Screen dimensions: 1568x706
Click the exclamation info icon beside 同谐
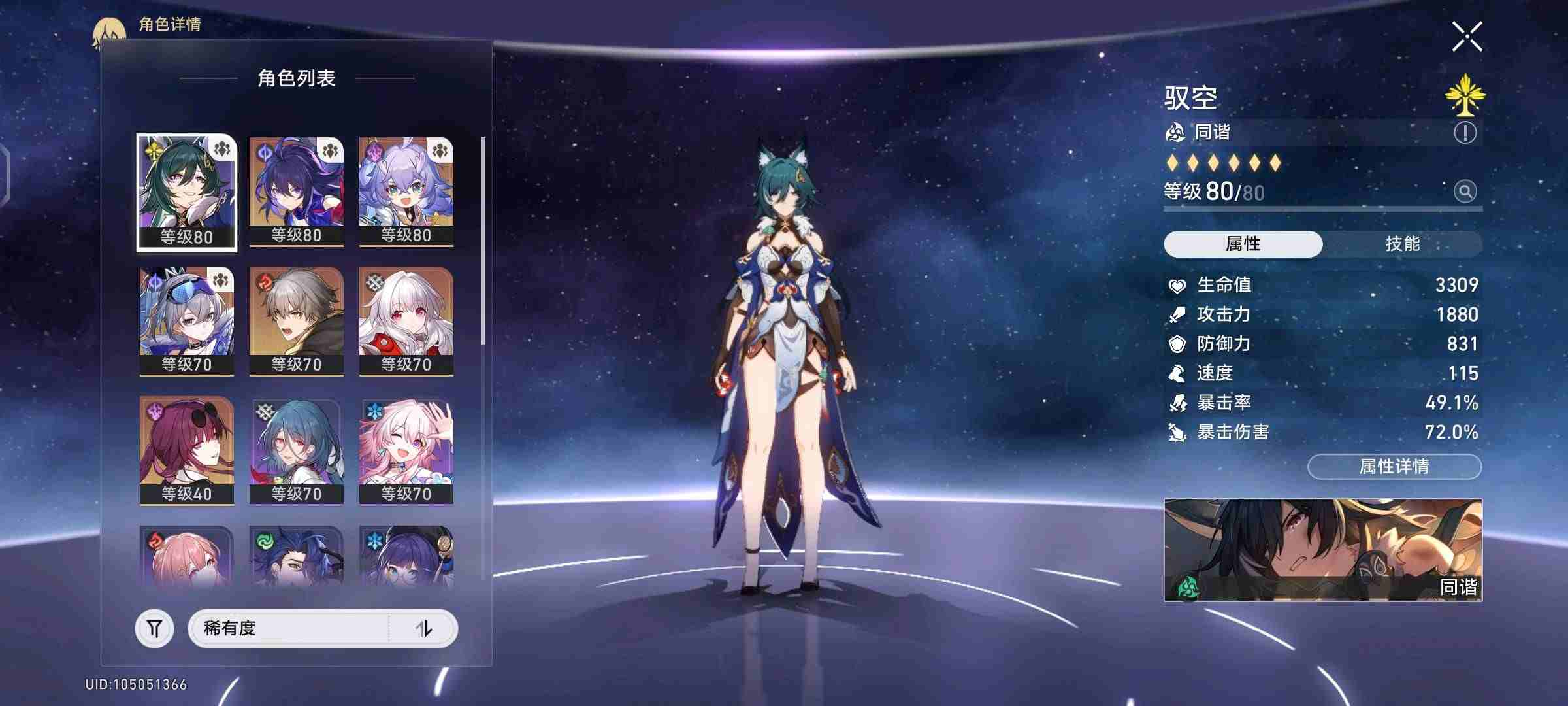(1465, 133)
